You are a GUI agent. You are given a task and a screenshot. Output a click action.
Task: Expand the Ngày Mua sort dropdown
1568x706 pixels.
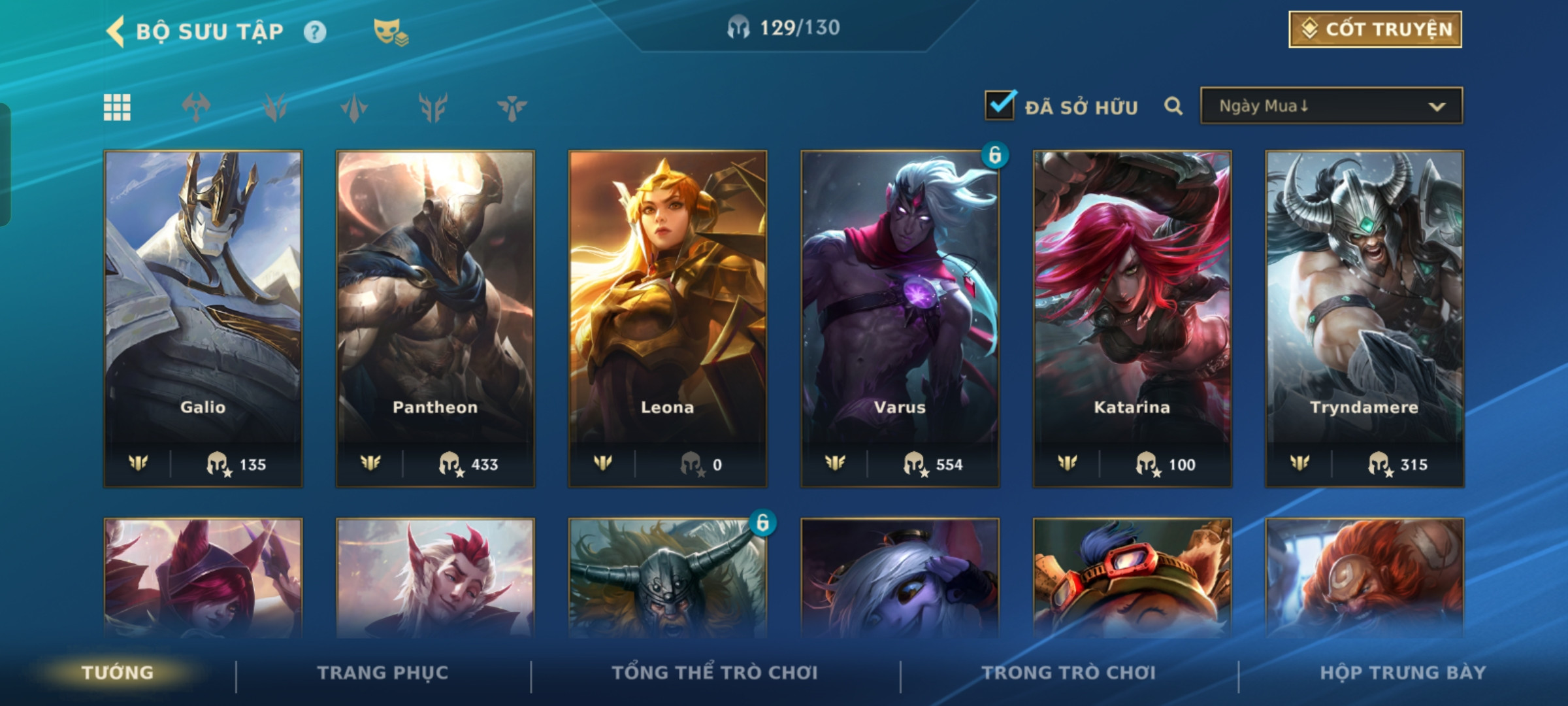click(x=1331, y=106)
